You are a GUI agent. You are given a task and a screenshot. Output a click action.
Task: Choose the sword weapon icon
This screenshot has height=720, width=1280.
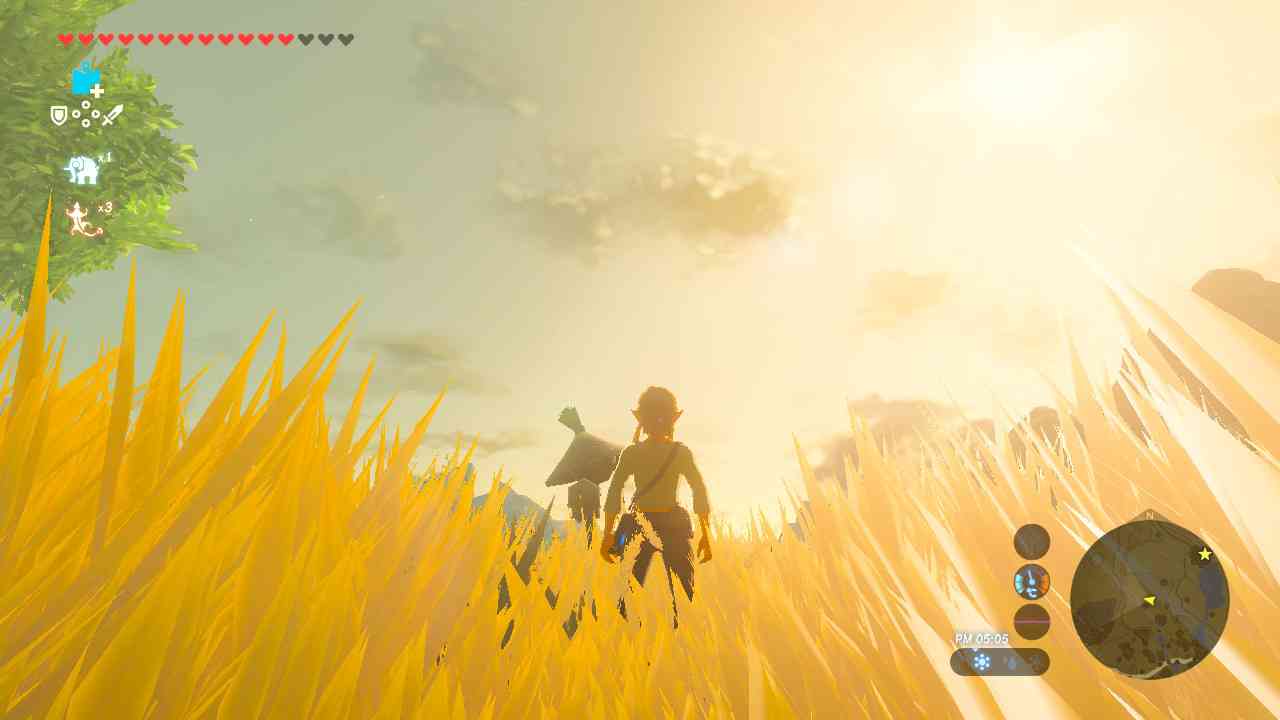click(x=112, y=115)
